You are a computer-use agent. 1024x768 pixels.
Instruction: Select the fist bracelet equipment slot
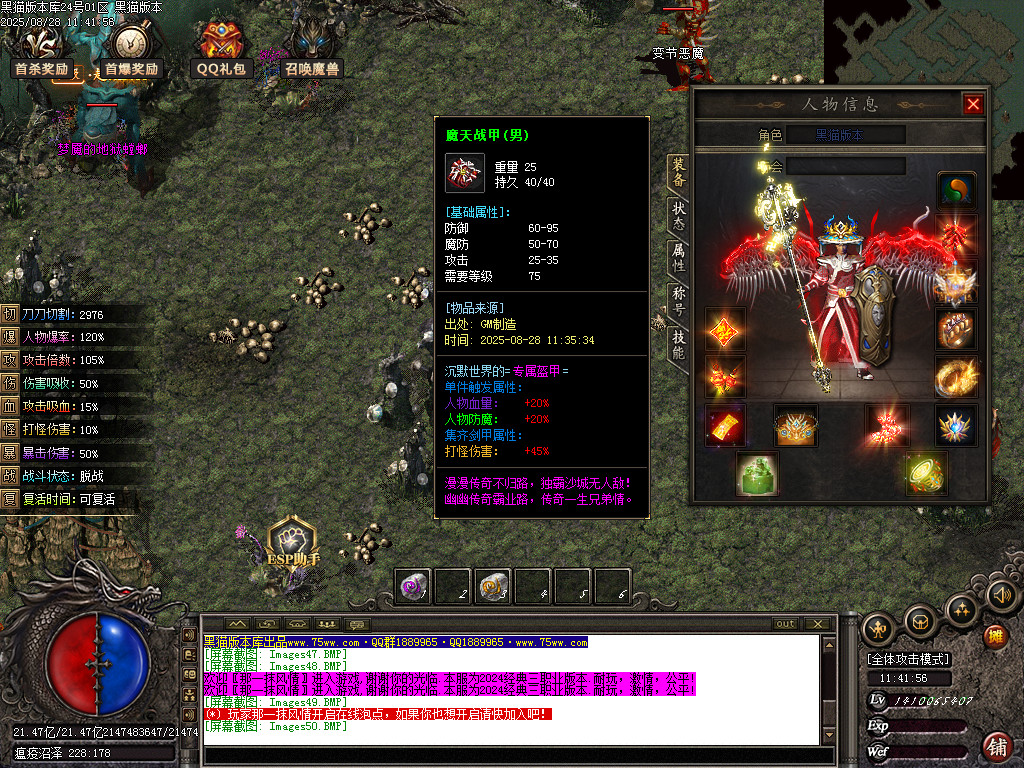point(956,328)
